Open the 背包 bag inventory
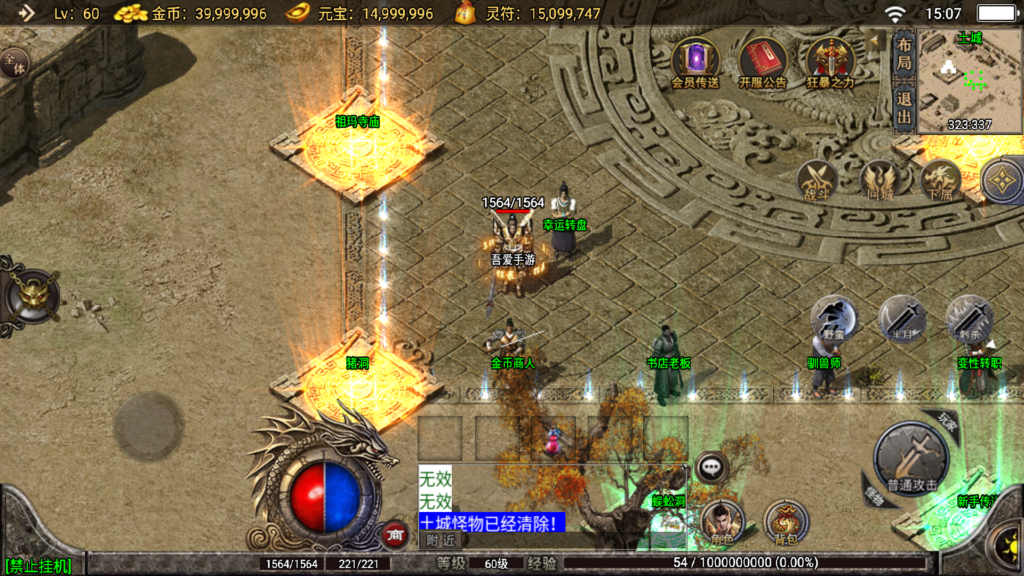Image resolution: width=1024 pixels, height=576 pixels. [x=786, y=520]
